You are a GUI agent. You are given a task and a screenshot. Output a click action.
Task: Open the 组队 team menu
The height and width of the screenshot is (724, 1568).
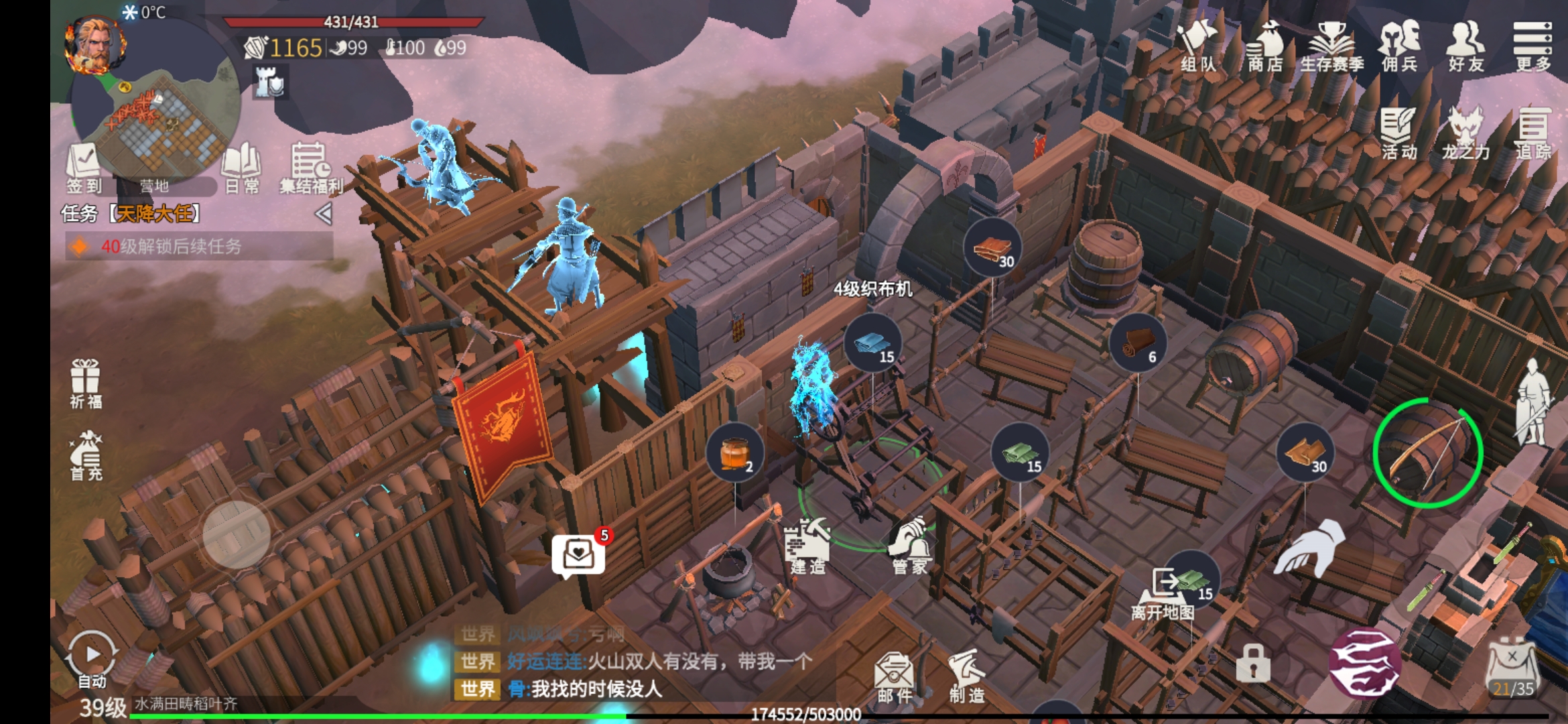point(1198,46)
